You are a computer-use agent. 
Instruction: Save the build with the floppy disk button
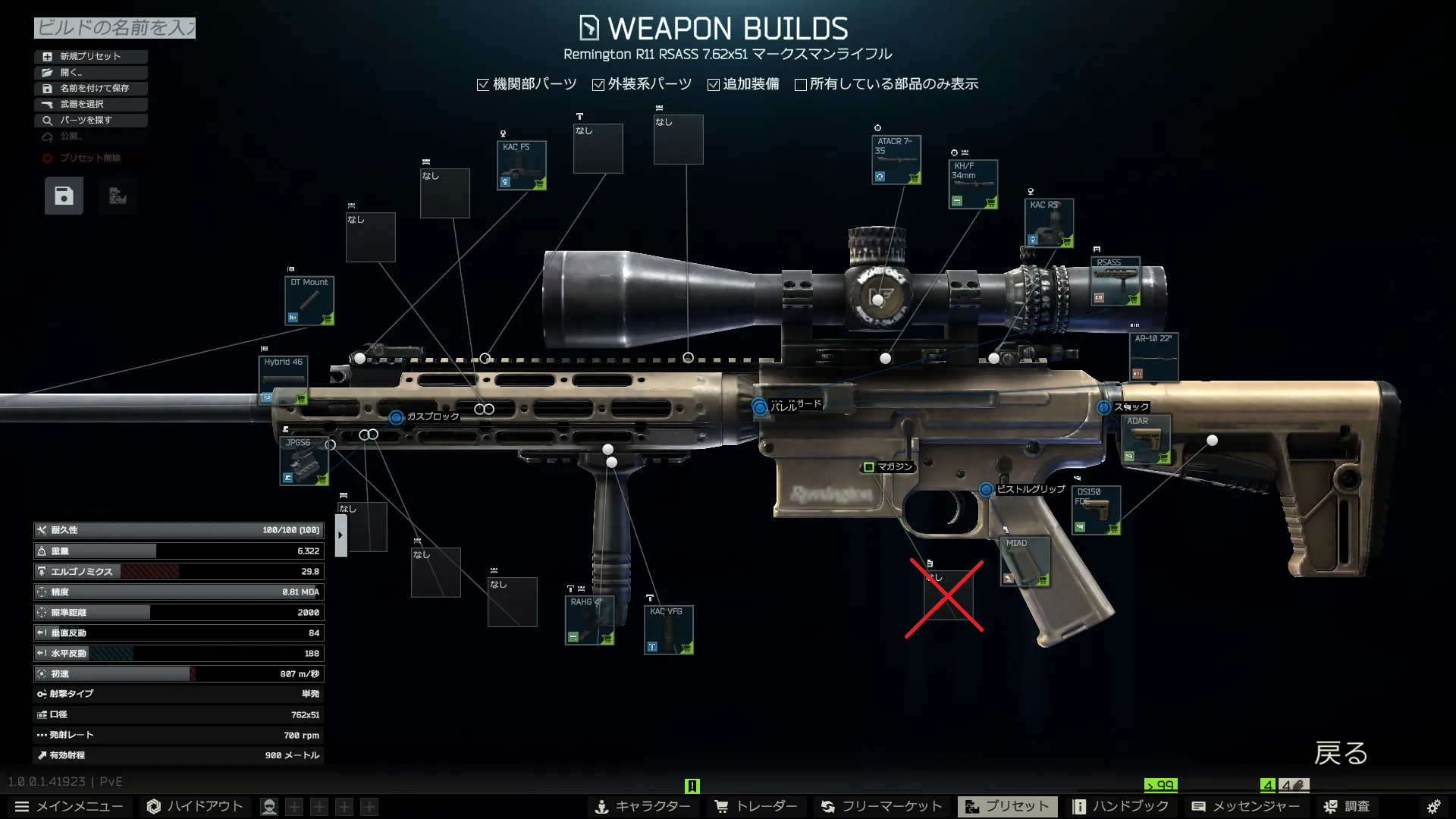[x=64, y=196]
